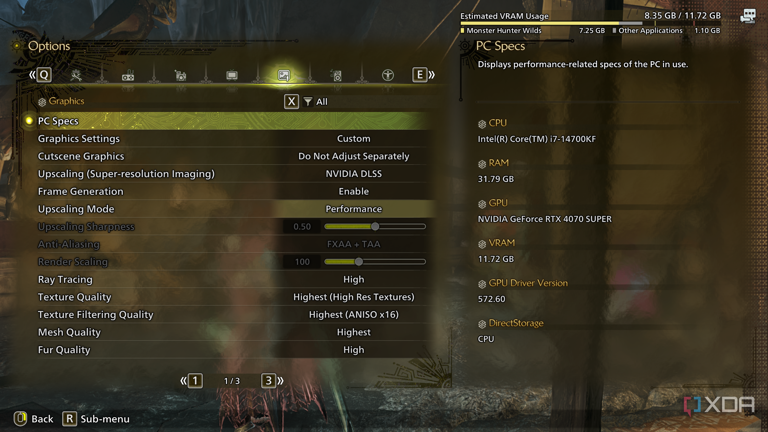The image size is (768, 432).
Task: Click the Upscaling Sharpness slider
Action: (x=375, y=227)
